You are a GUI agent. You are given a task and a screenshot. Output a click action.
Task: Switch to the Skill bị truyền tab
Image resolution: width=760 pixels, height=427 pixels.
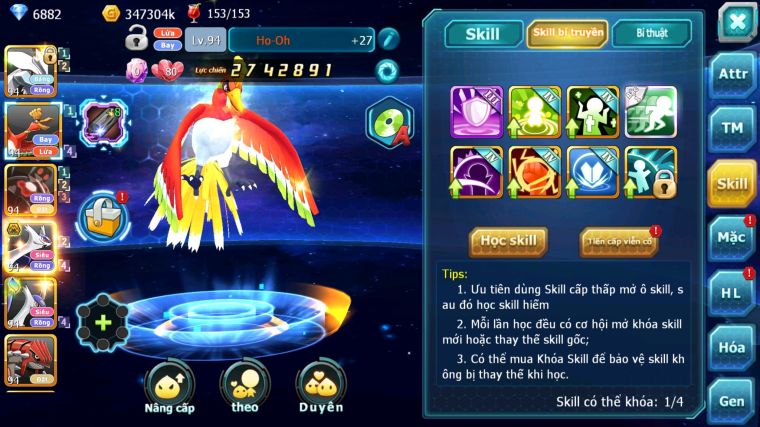coord(567,33)
